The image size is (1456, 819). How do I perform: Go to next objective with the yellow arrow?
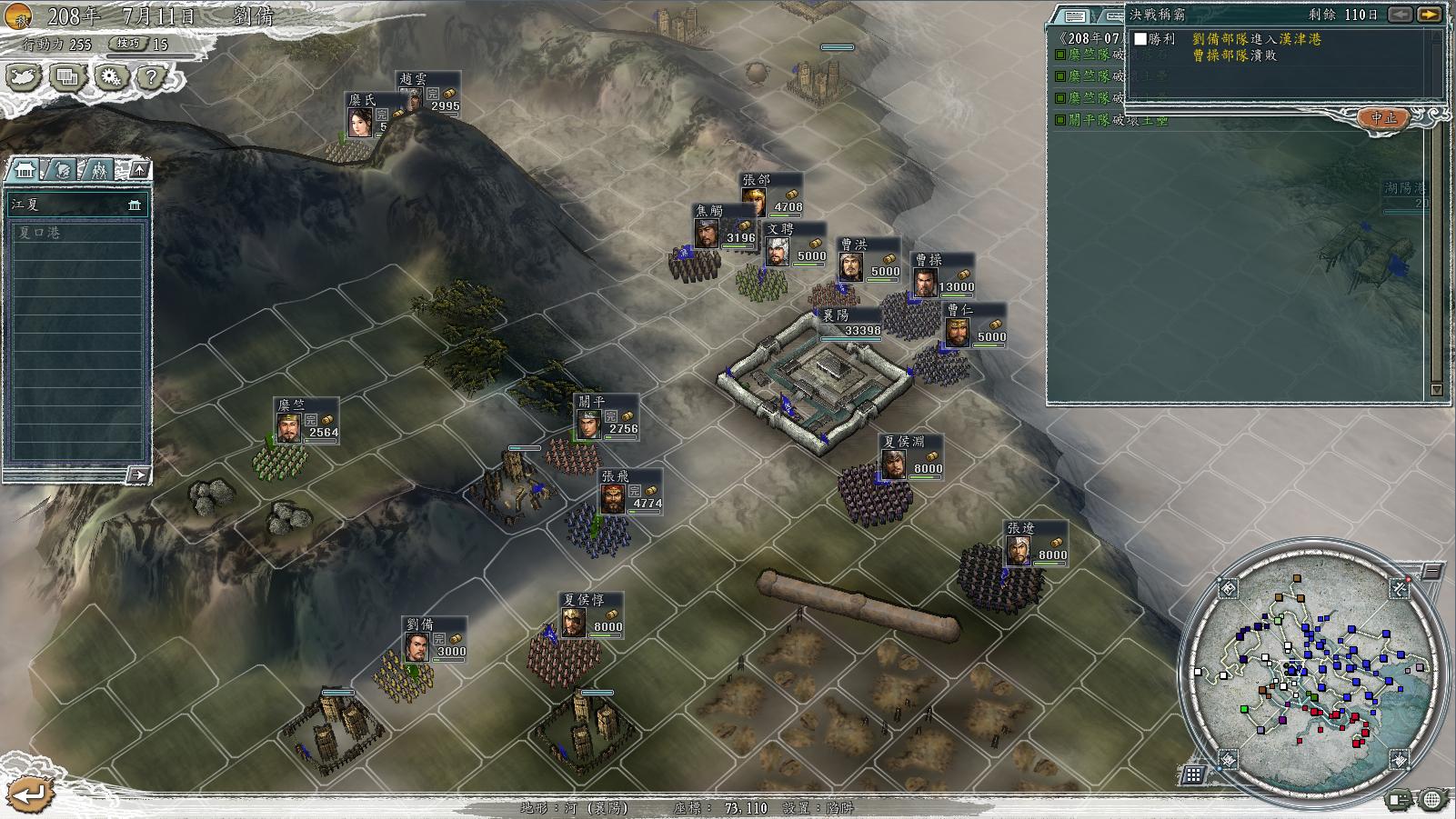(1429, 15)
